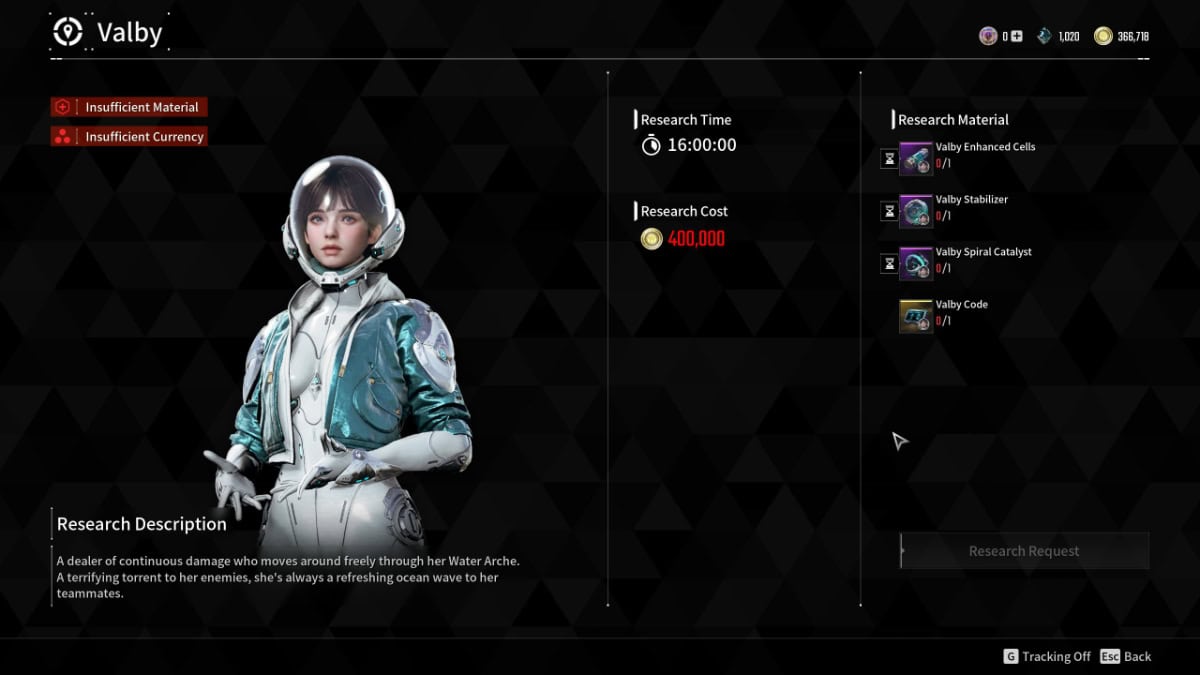Select the Valby Enhanced Cells material

click(x=916, y=159)
